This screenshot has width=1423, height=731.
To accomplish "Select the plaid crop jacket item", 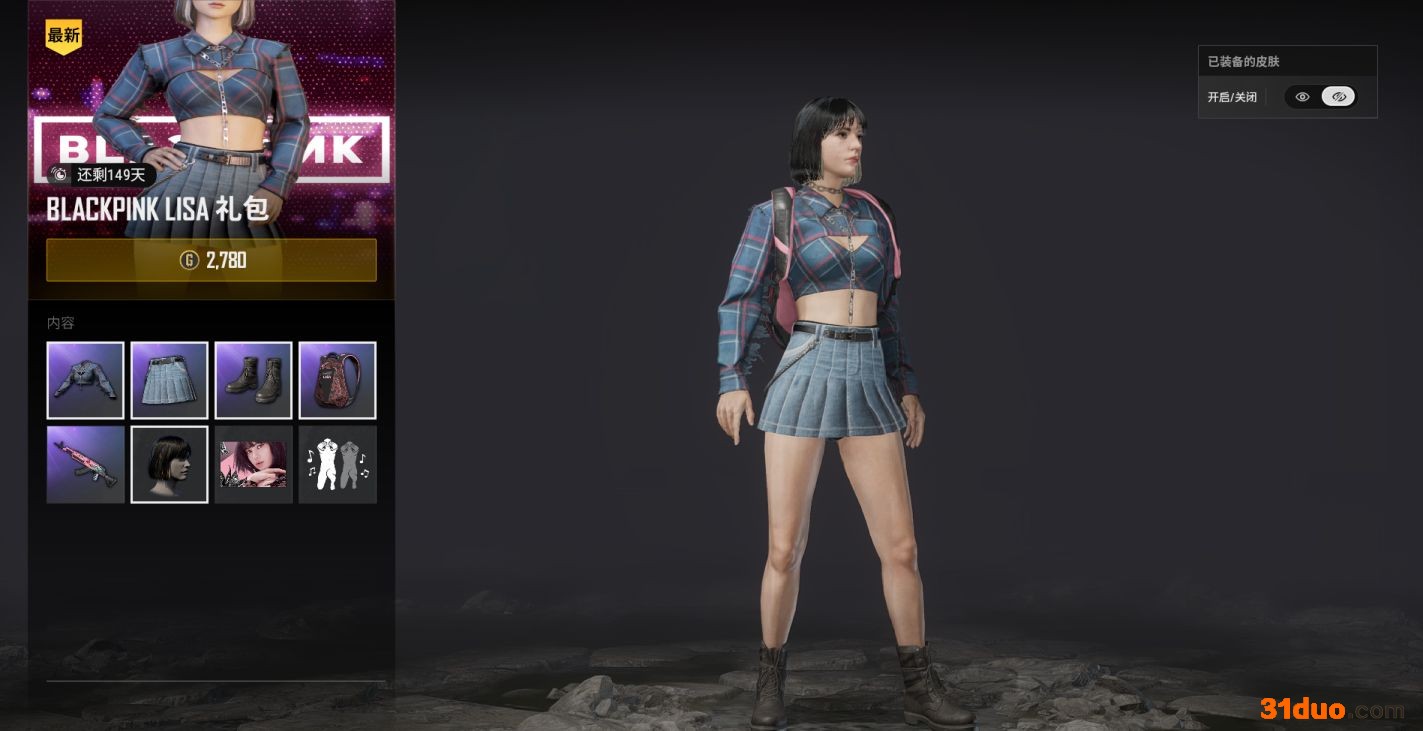I will point(85,380).
